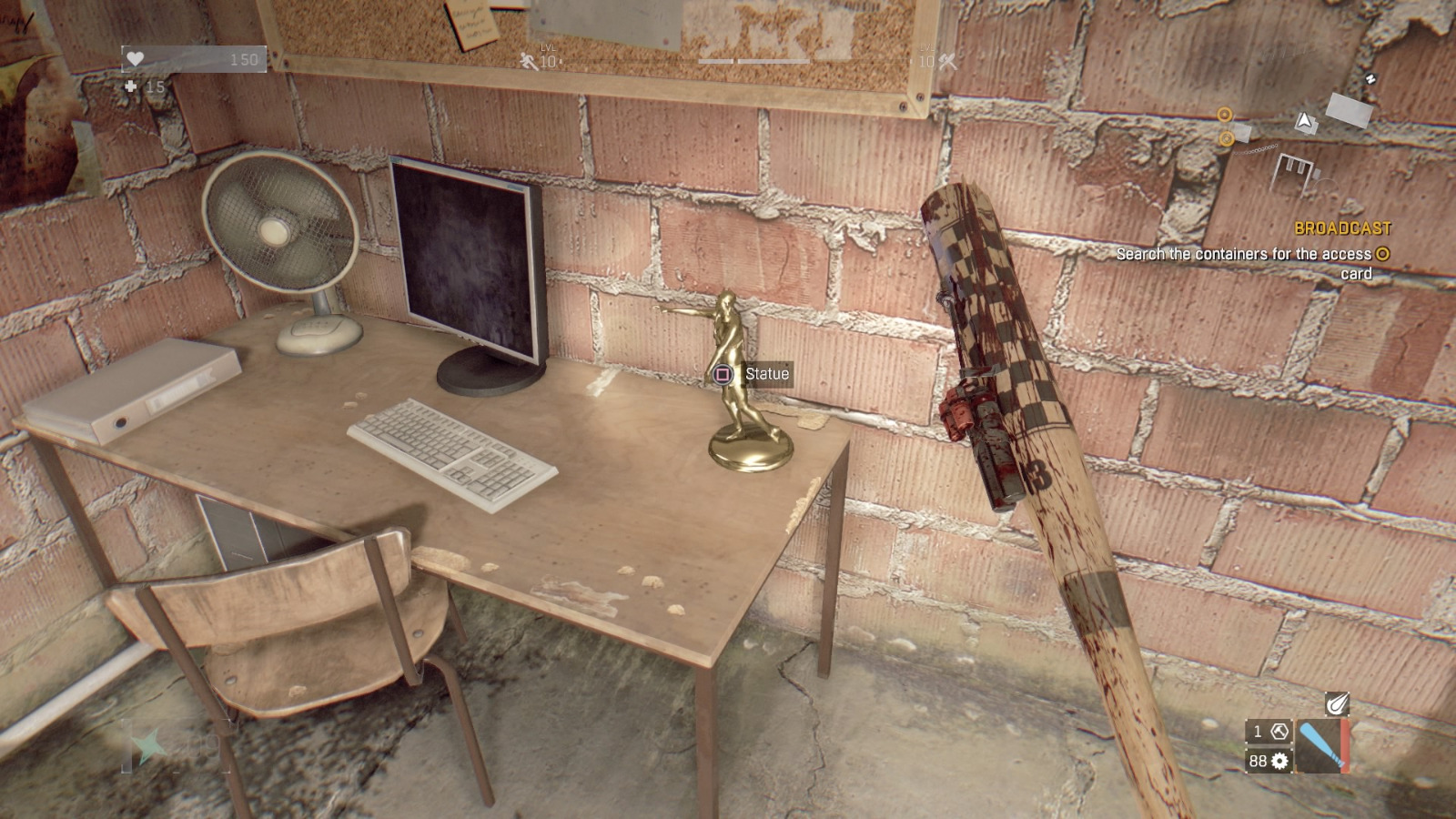
Task: Click the minimap building marker near the arrow
Action: coord(1350,110)
